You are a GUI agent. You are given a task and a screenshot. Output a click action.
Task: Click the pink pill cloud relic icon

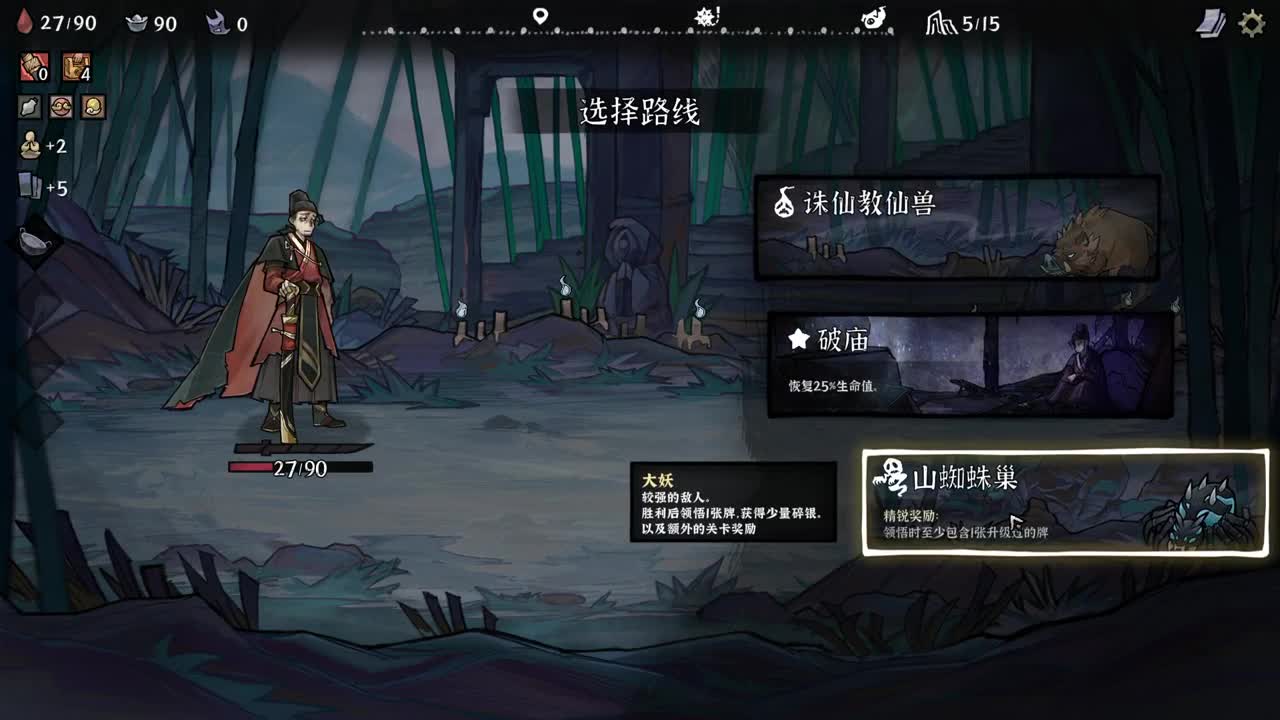(x=62, y=108)
